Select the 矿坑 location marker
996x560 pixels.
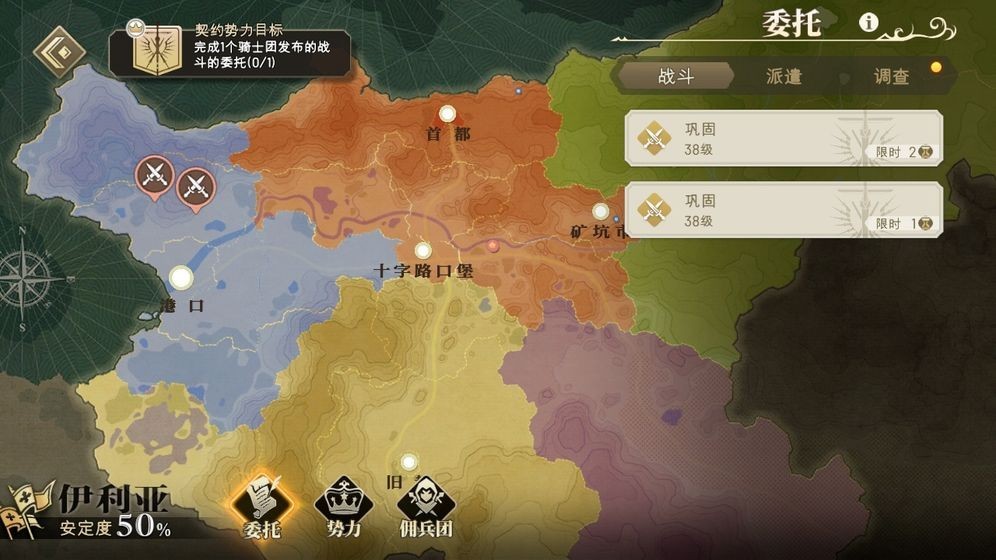tap(600, 212)
